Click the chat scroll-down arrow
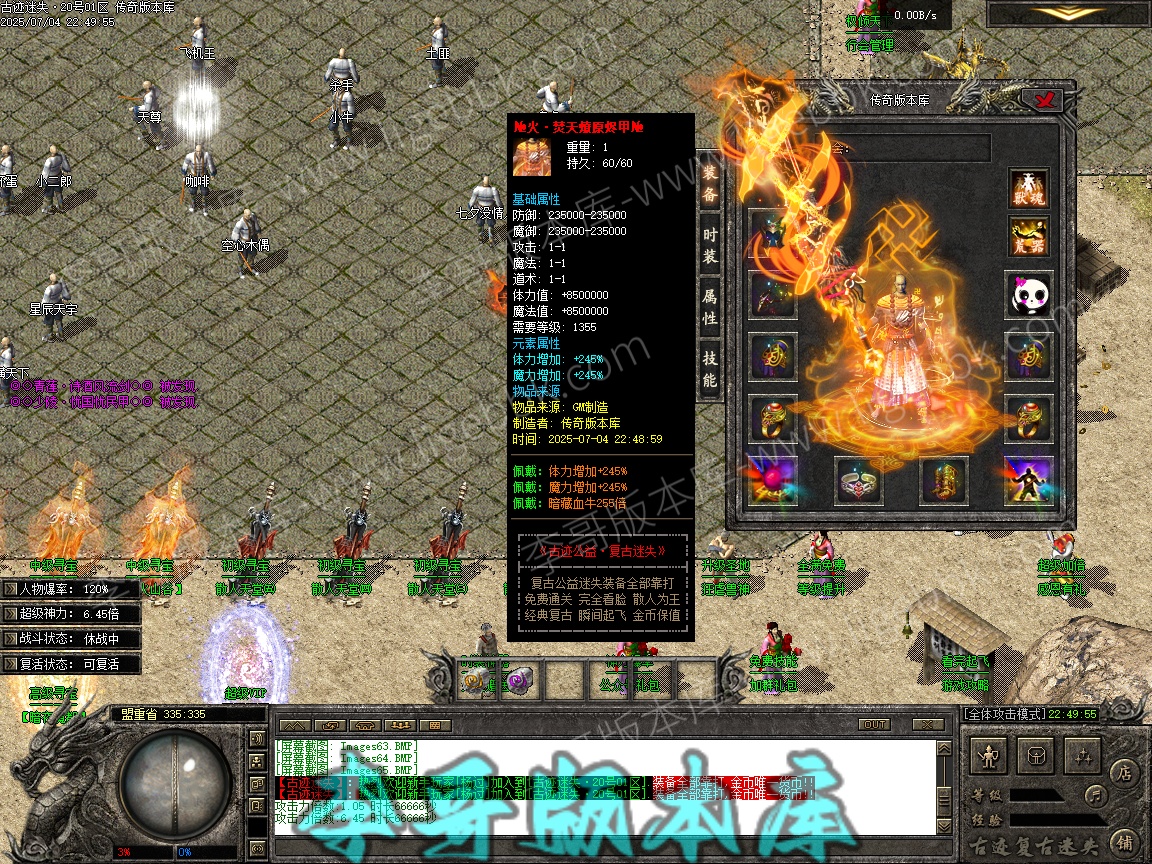 [943, 827]
